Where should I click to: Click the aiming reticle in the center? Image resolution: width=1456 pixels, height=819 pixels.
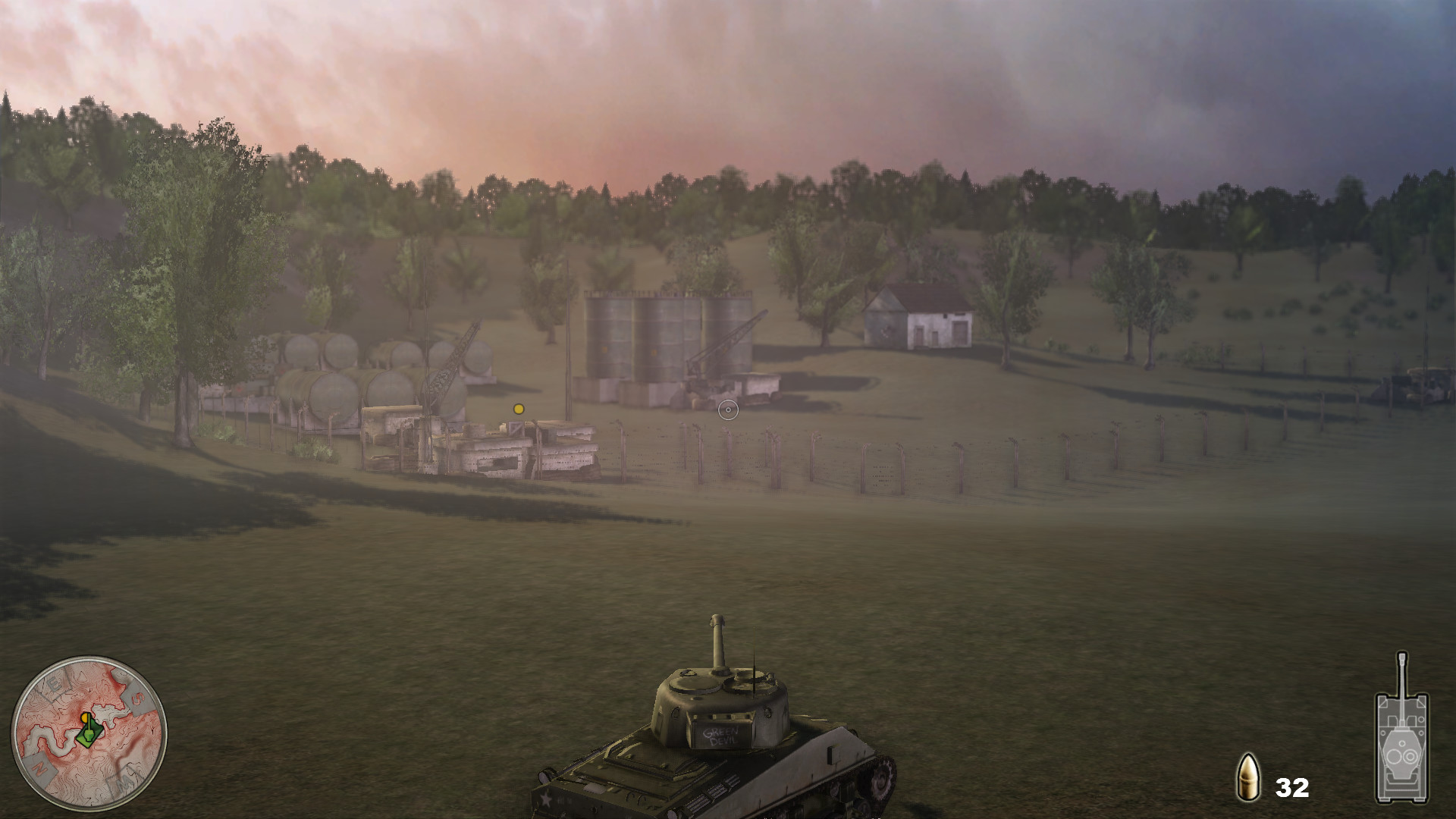tap(729, 409)
